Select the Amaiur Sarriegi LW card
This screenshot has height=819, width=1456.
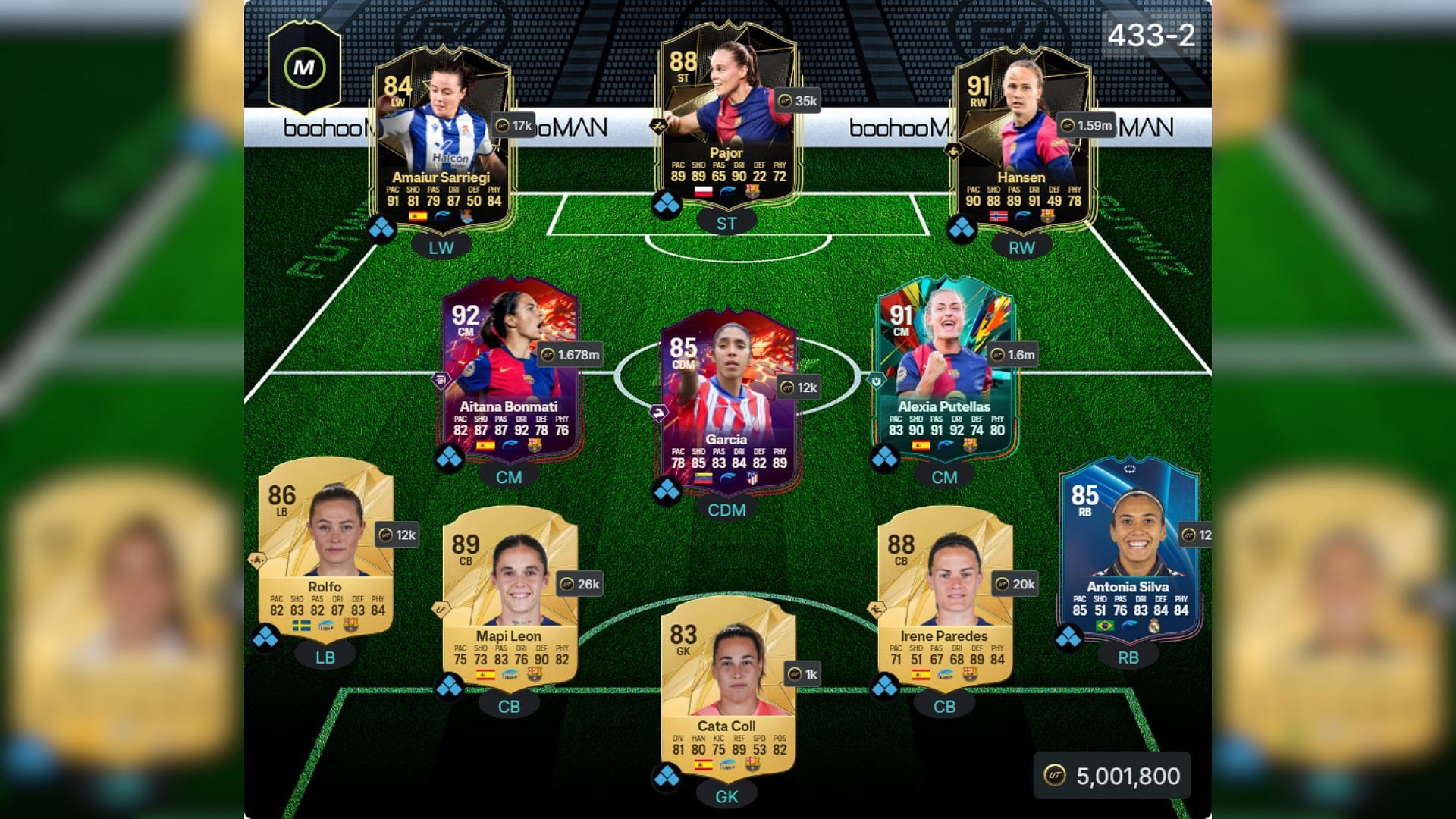[441, 144]
